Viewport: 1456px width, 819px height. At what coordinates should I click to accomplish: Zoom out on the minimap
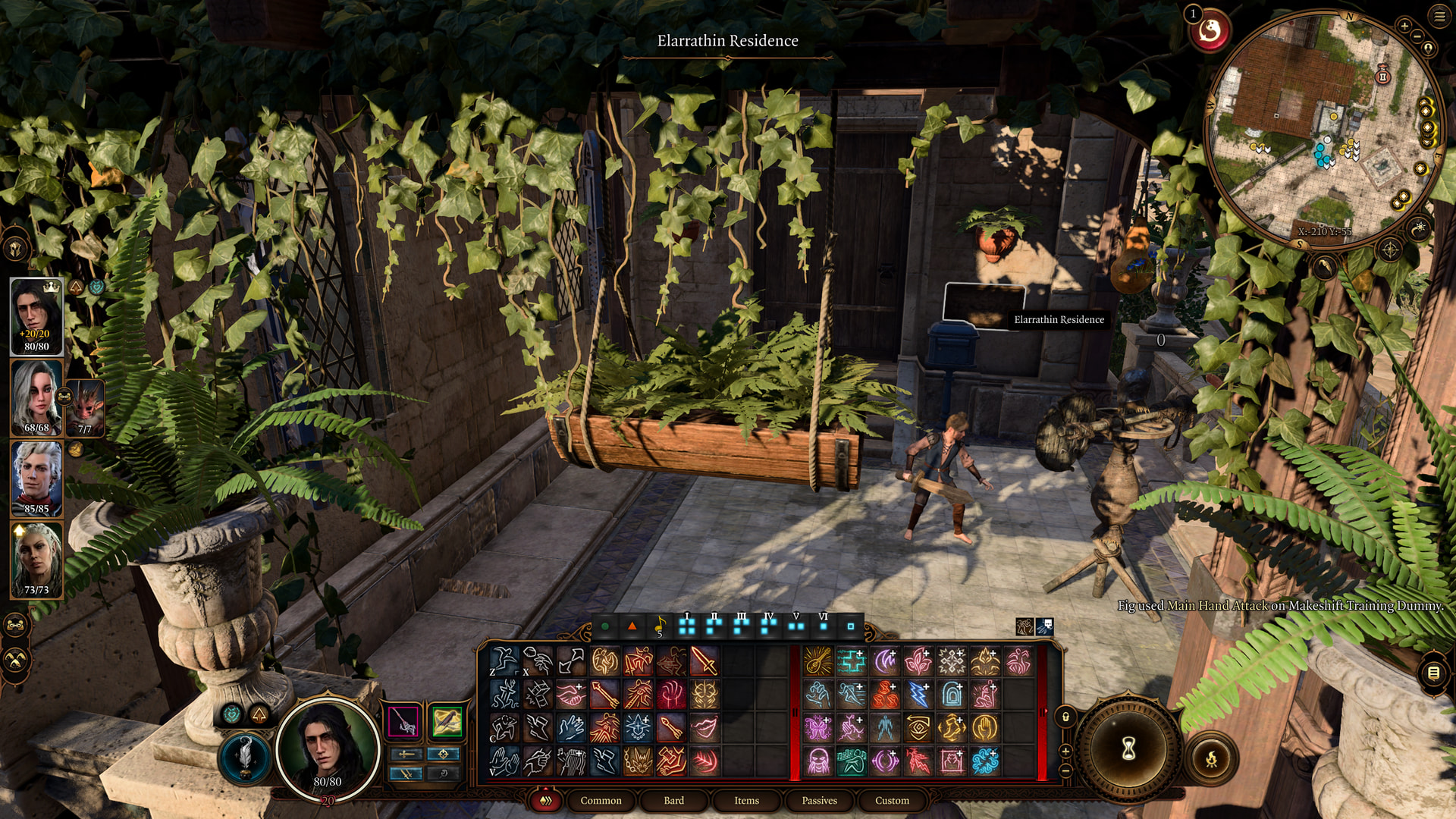click(1417, 36)
